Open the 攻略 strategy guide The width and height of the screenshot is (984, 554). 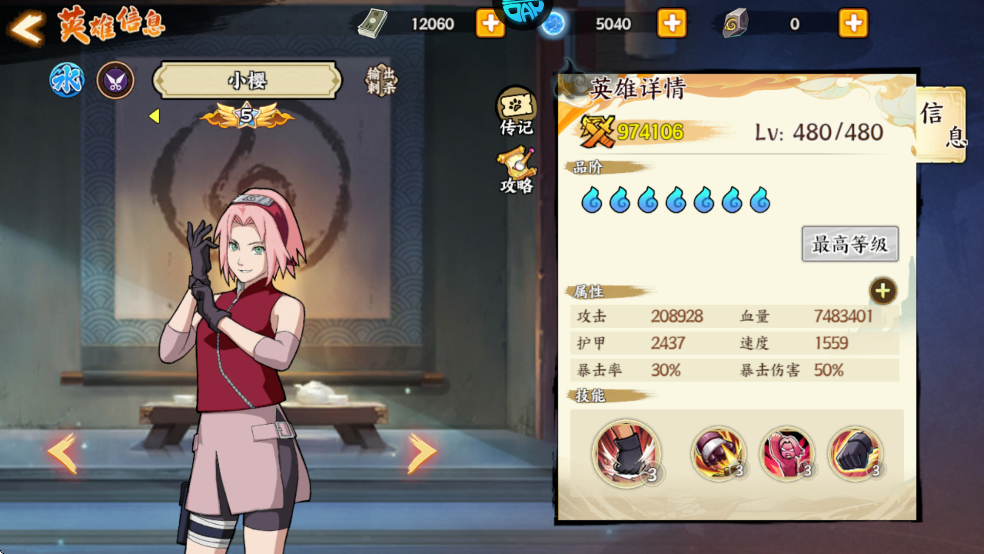click(x=516, y=170)
